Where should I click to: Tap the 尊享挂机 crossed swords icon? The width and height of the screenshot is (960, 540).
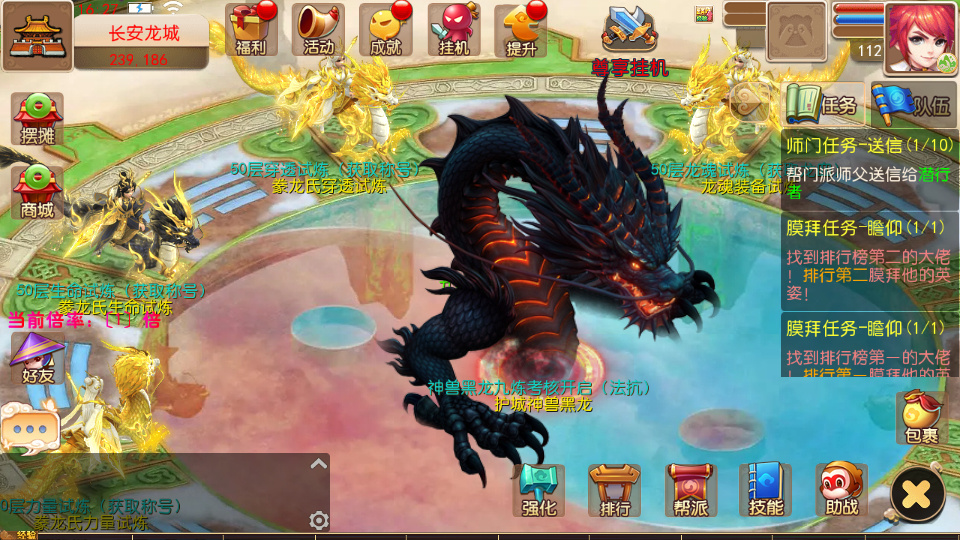tap(630, 30)
